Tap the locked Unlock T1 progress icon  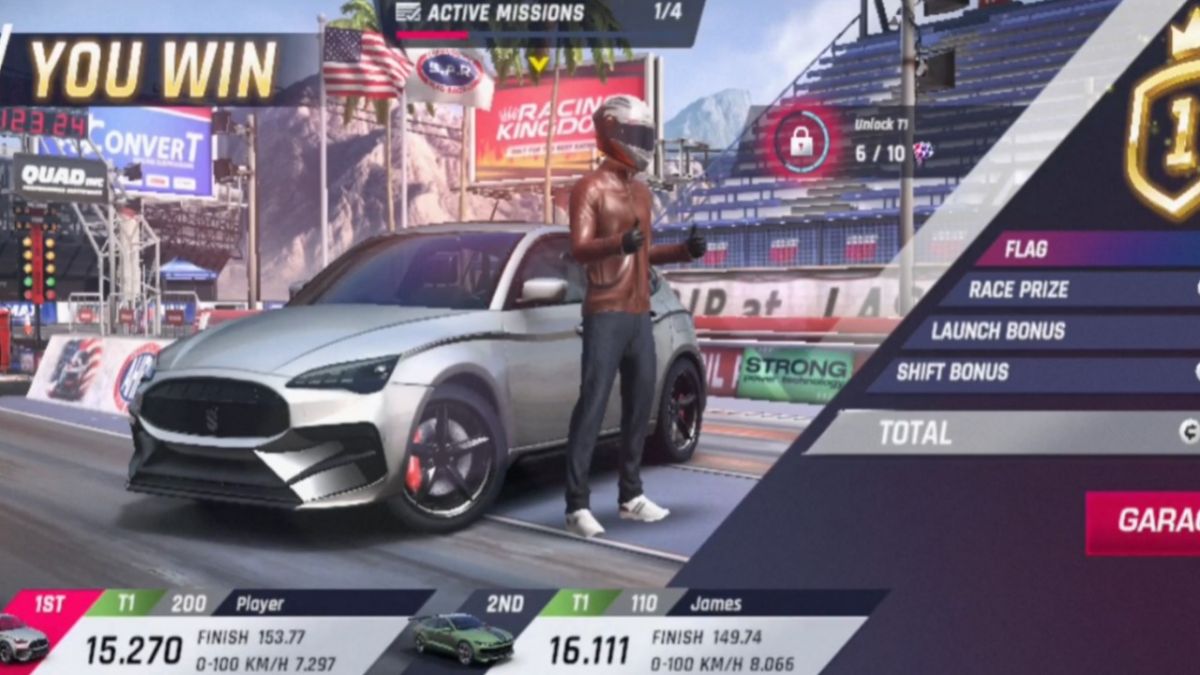click(801, 141)
